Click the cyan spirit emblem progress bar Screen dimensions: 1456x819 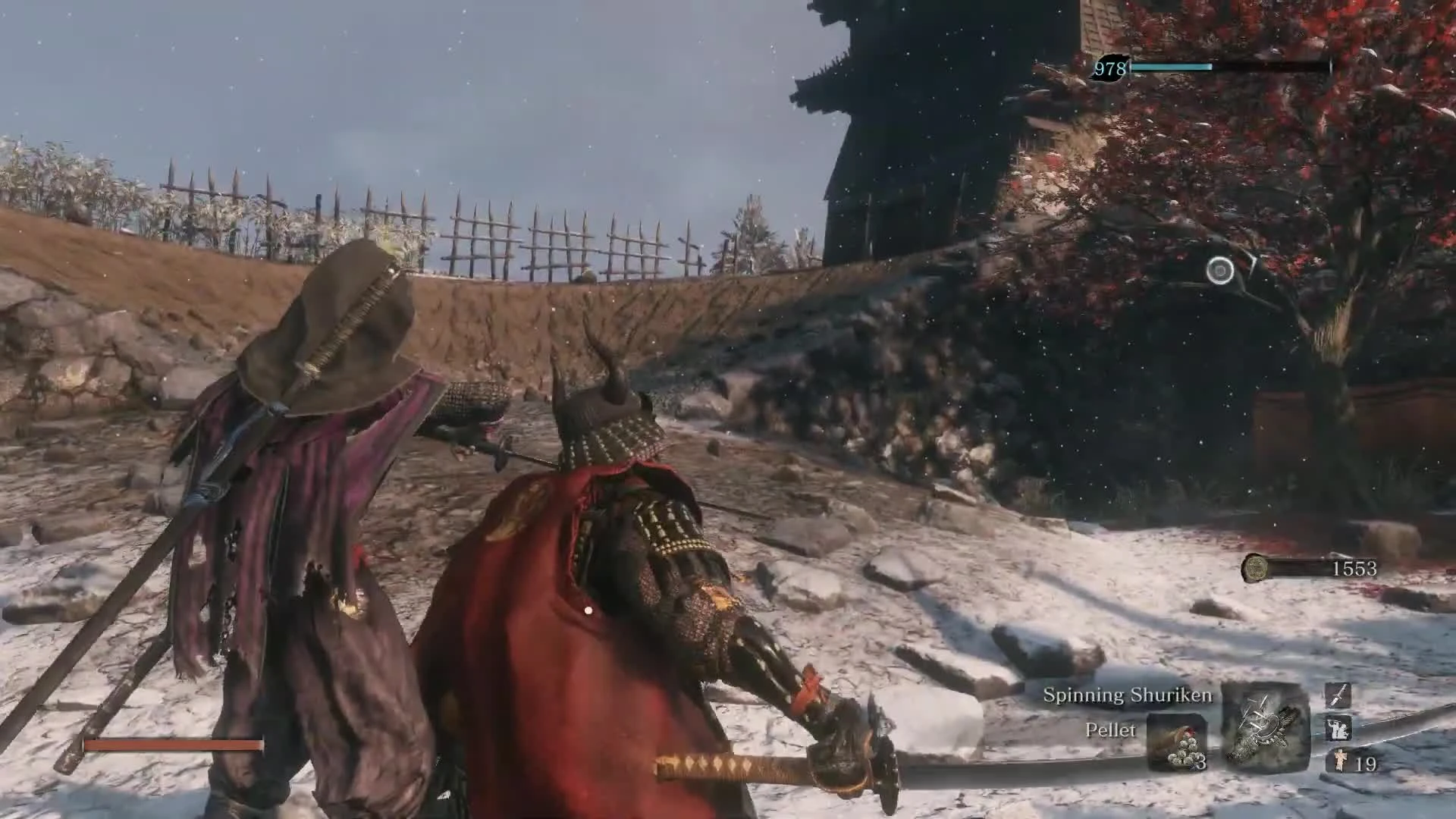1172,67
